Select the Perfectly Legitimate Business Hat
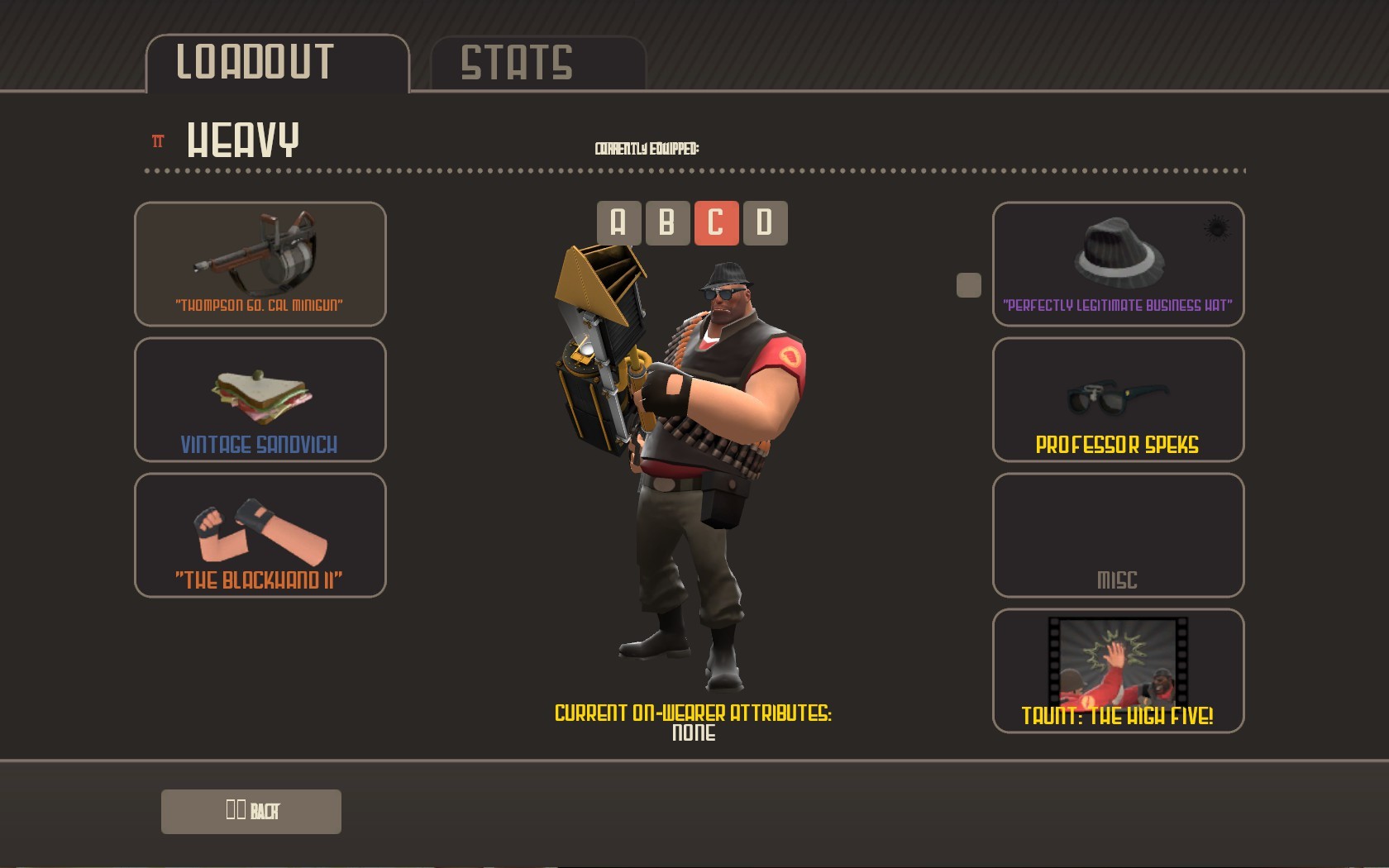This screenshot has width=1389, height=868. 1118,265
